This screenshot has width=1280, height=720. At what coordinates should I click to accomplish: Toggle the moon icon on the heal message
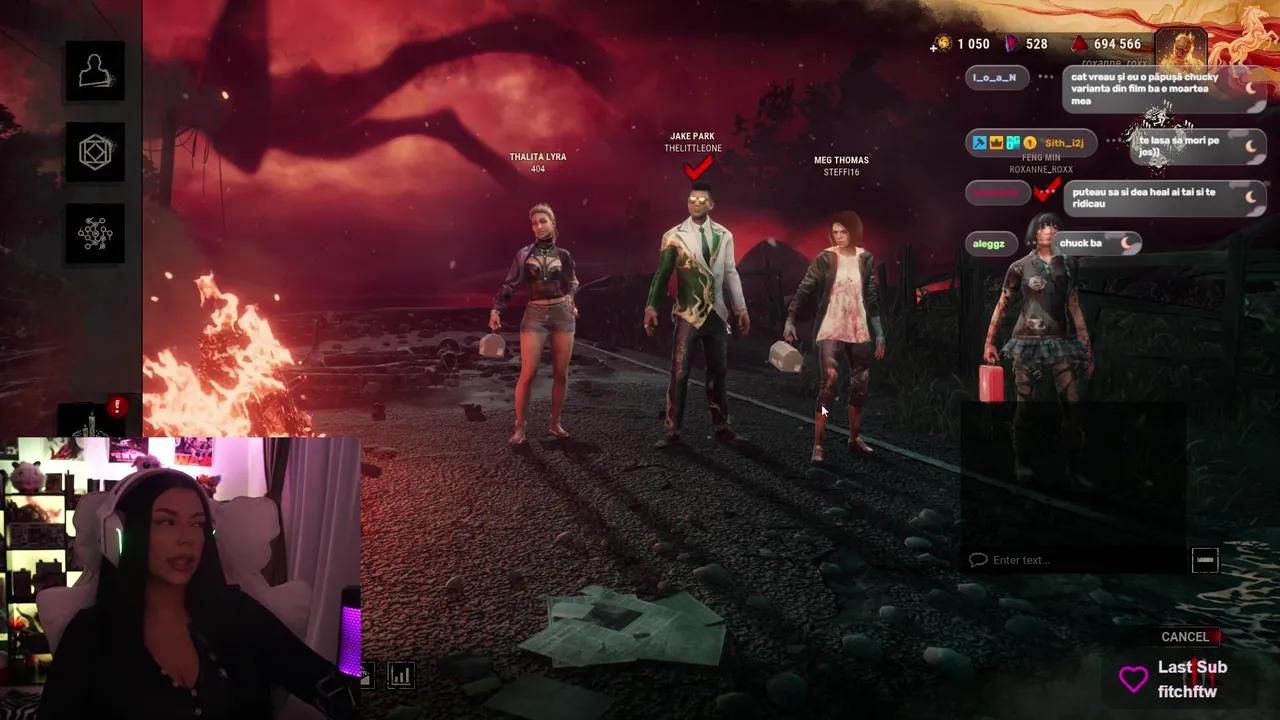[x=1252, y=197]
